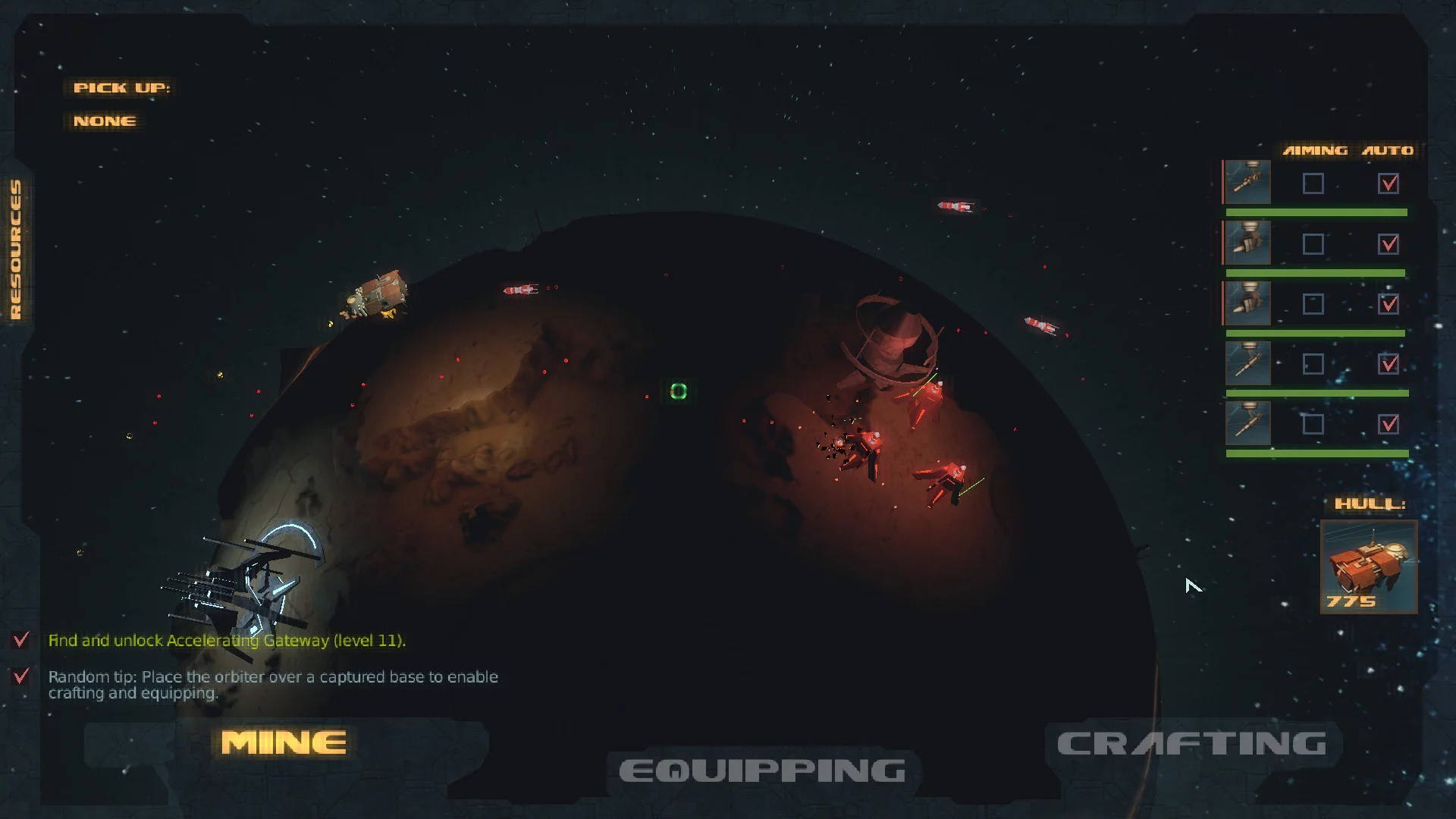Screen dimensions: 1456x819
Task: Open the EQUIPPING panel
Action: click(762, 771)
